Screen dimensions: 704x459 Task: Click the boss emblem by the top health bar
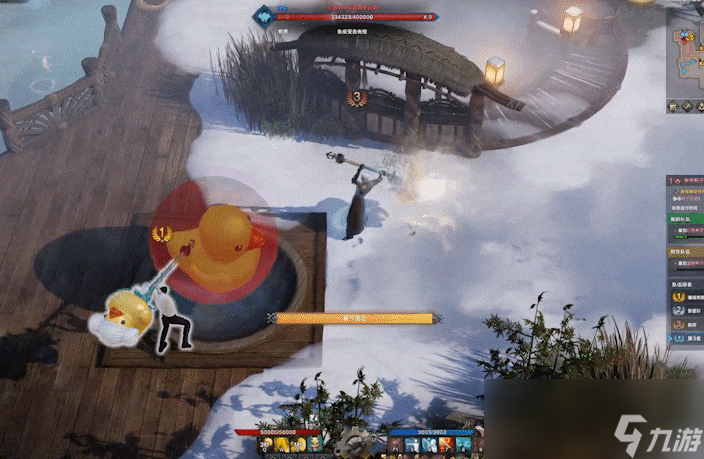[x=263, y=17]
